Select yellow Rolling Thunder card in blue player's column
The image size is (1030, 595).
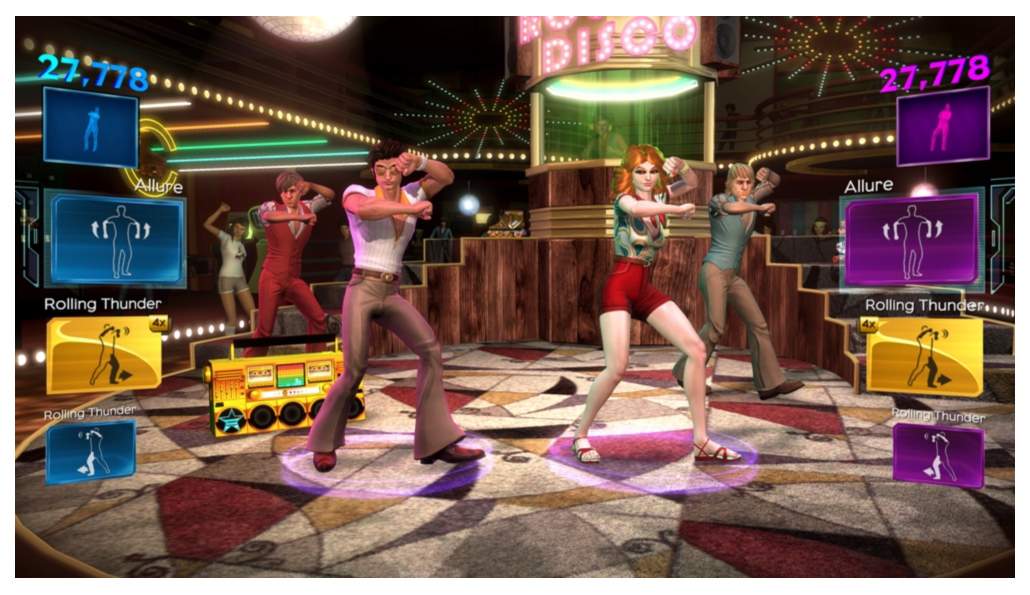coord(103,355)
